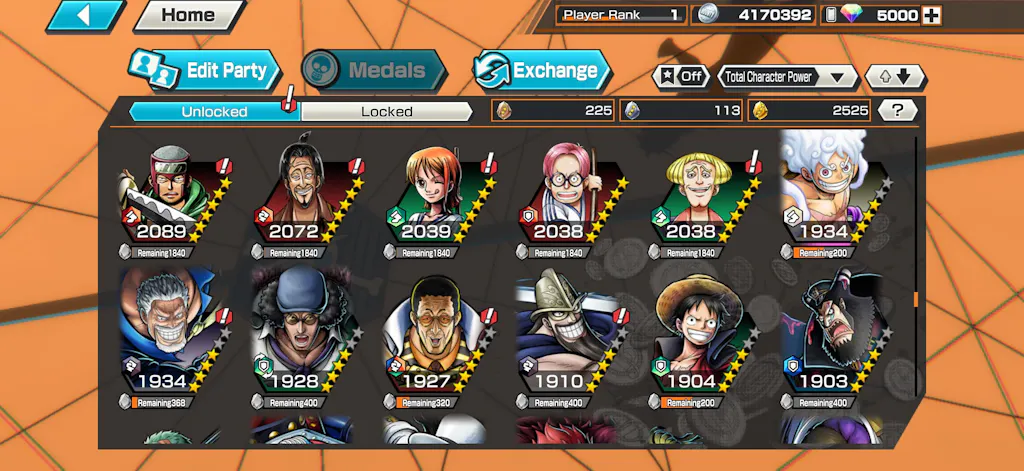Add rainbow diamonds with the plus button
The image size is (1024, 471).
point(931,15)
